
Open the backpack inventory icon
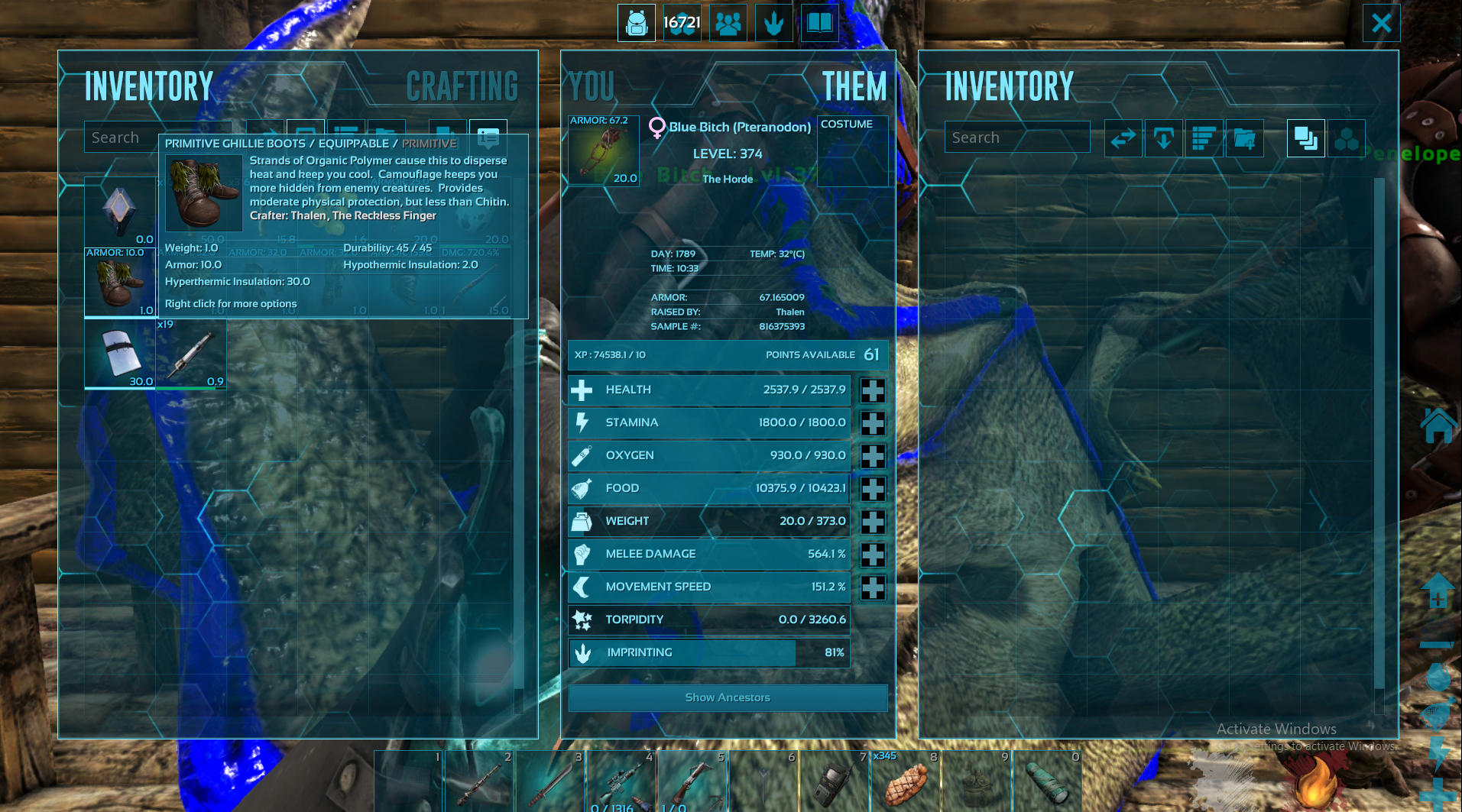pos(637,23)
